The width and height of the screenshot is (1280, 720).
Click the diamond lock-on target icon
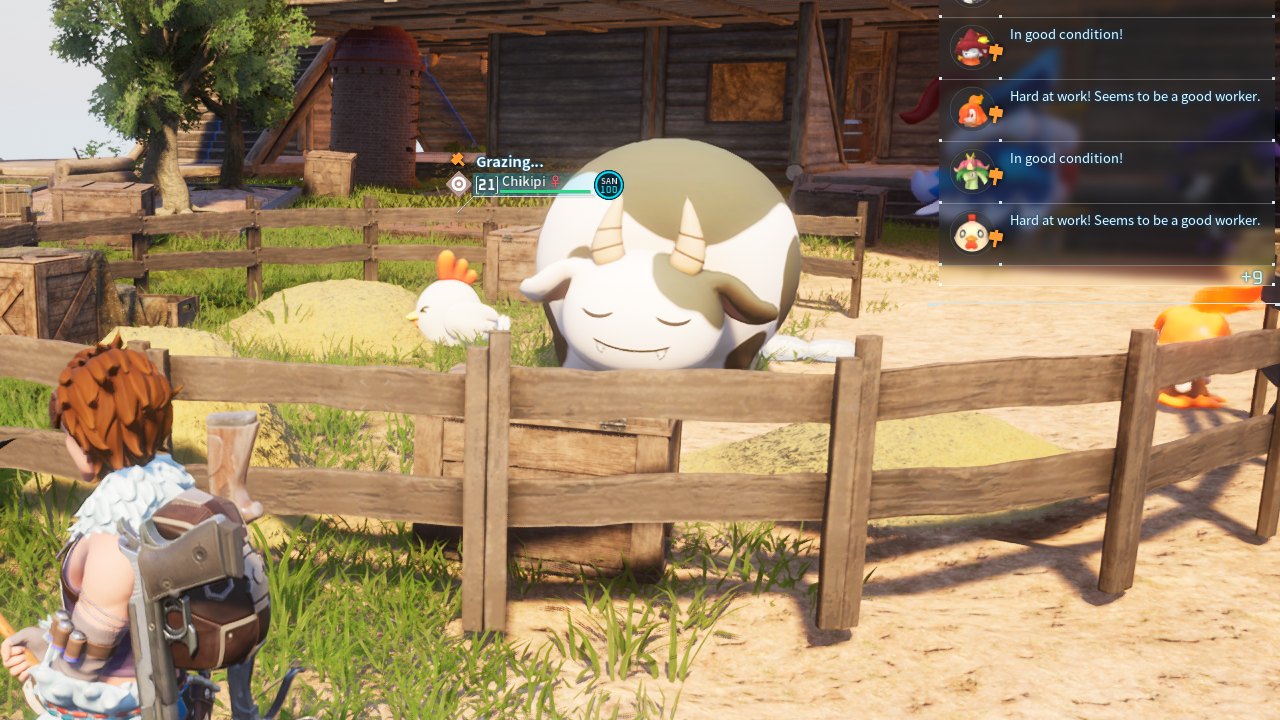pyautogui.click(x=460, y=182)
